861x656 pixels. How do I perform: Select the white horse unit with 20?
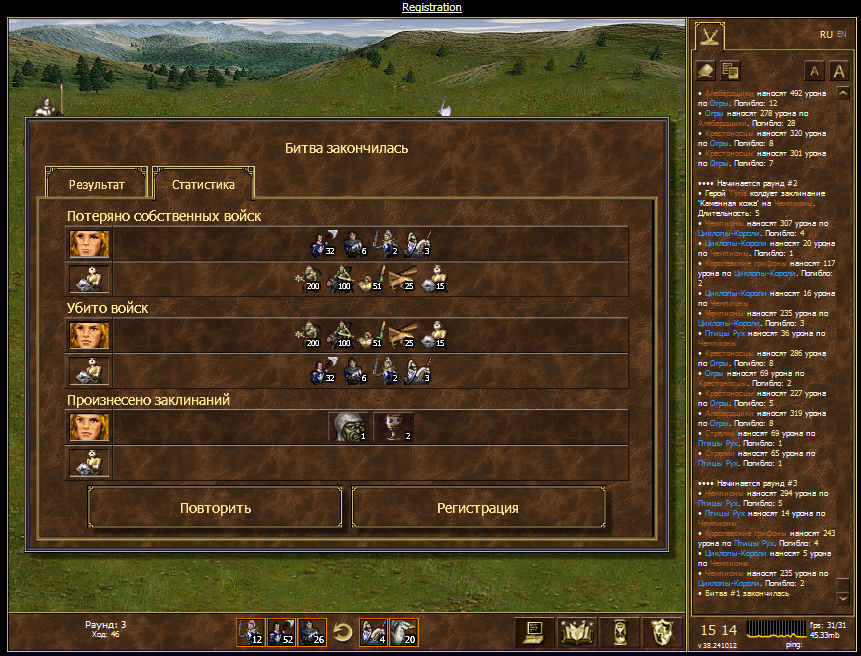pyautogui.click(x=403, y=632)
